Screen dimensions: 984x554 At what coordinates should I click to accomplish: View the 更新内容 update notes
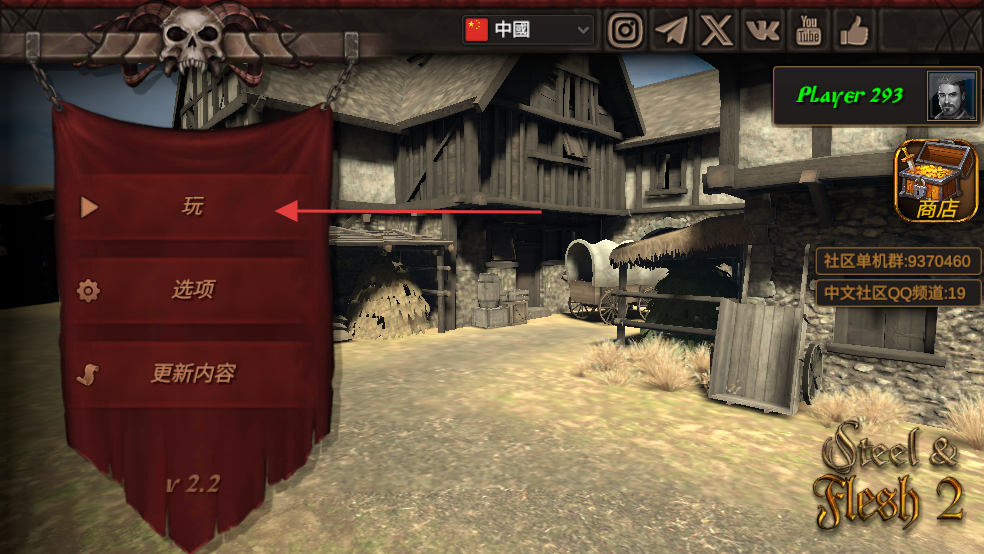191,374
